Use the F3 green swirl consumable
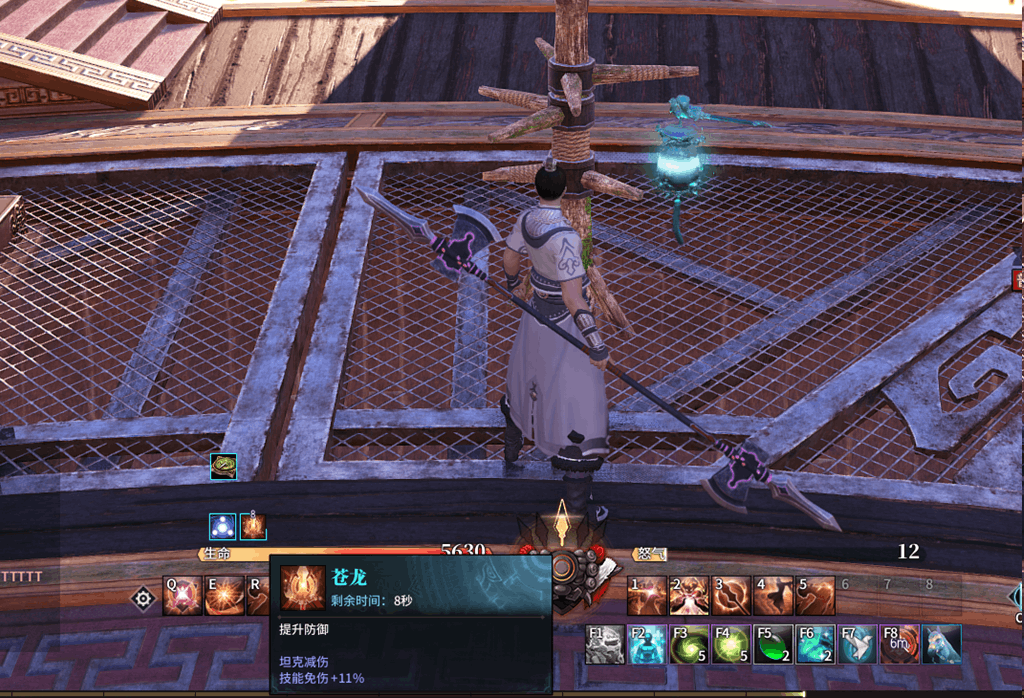 click(x=689, y=645)
